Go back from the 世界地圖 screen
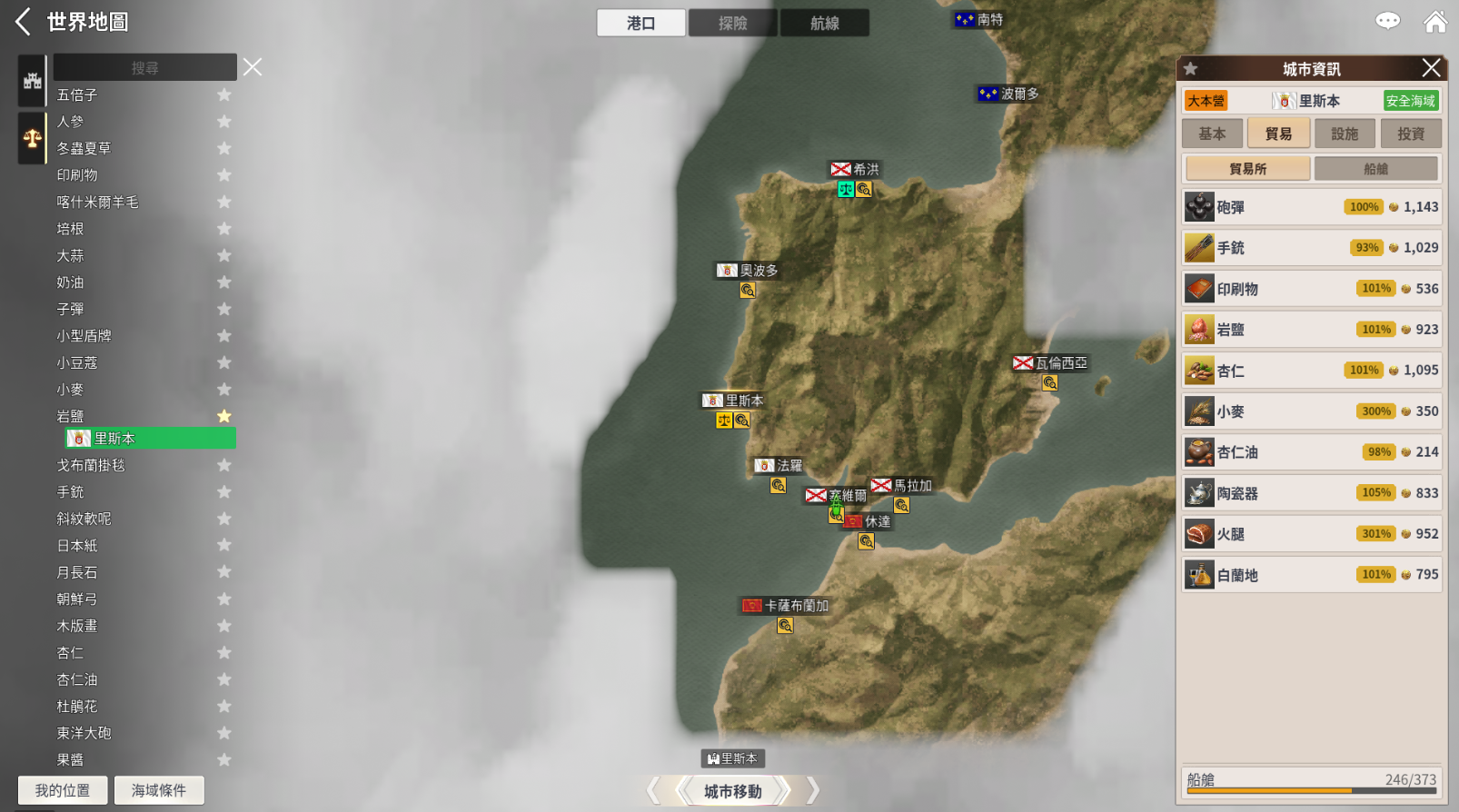Screen dimensions: 1459x812 tap(24, 22)
